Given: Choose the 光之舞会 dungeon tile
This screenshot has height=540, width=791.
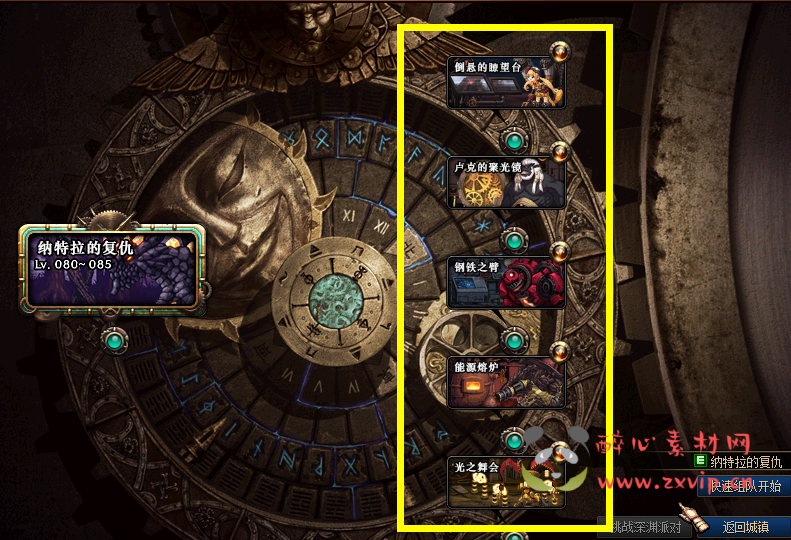Looking at the screenshot, I should (506, 483).
